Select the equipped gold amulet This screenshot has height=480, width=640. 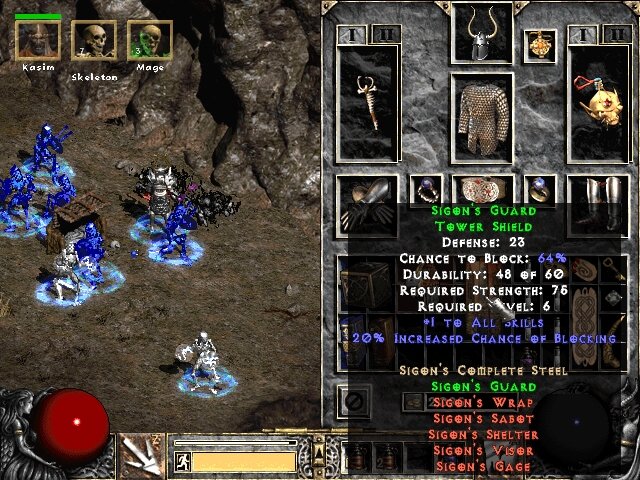pyautogui.click(x=541, y=44)
